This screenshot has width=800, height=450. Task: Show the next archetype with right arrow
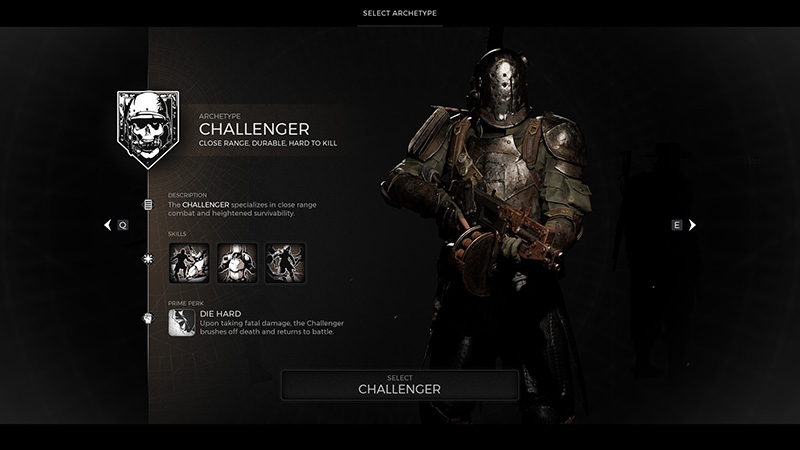tap(692, 225)
